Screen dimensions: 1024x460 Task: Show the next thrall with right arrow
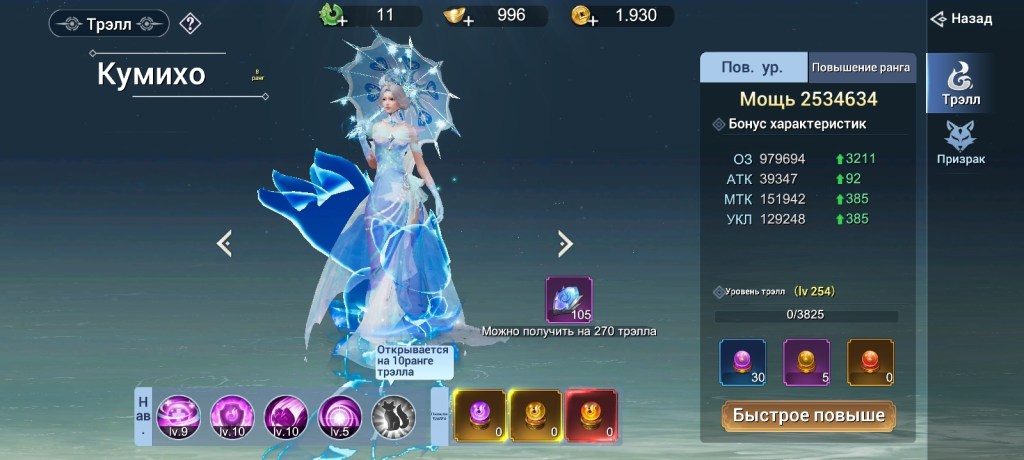pyautogui.click(x=565, y=243)
